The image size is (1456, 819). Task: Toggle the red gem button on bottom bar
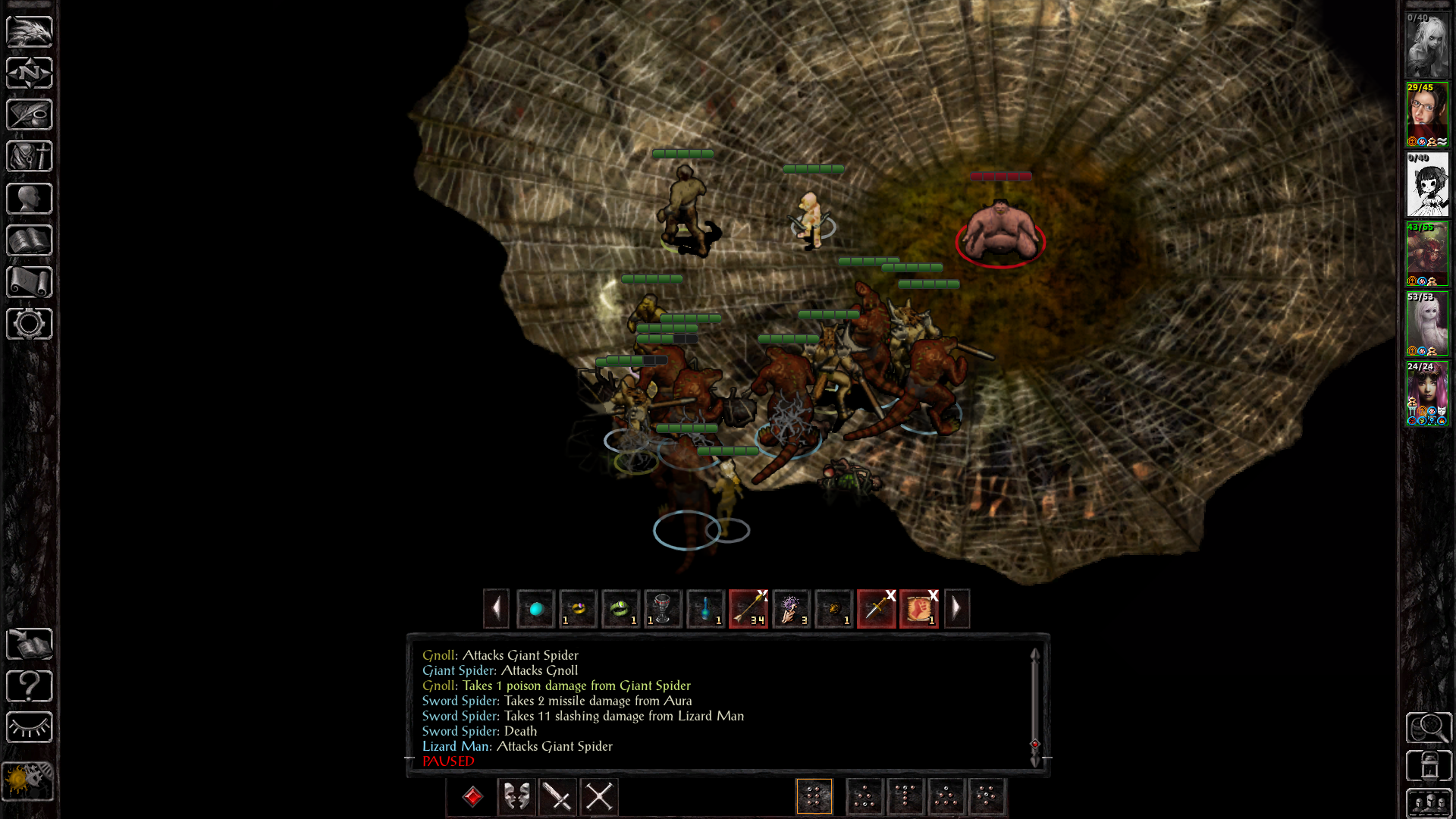point(472,796)
